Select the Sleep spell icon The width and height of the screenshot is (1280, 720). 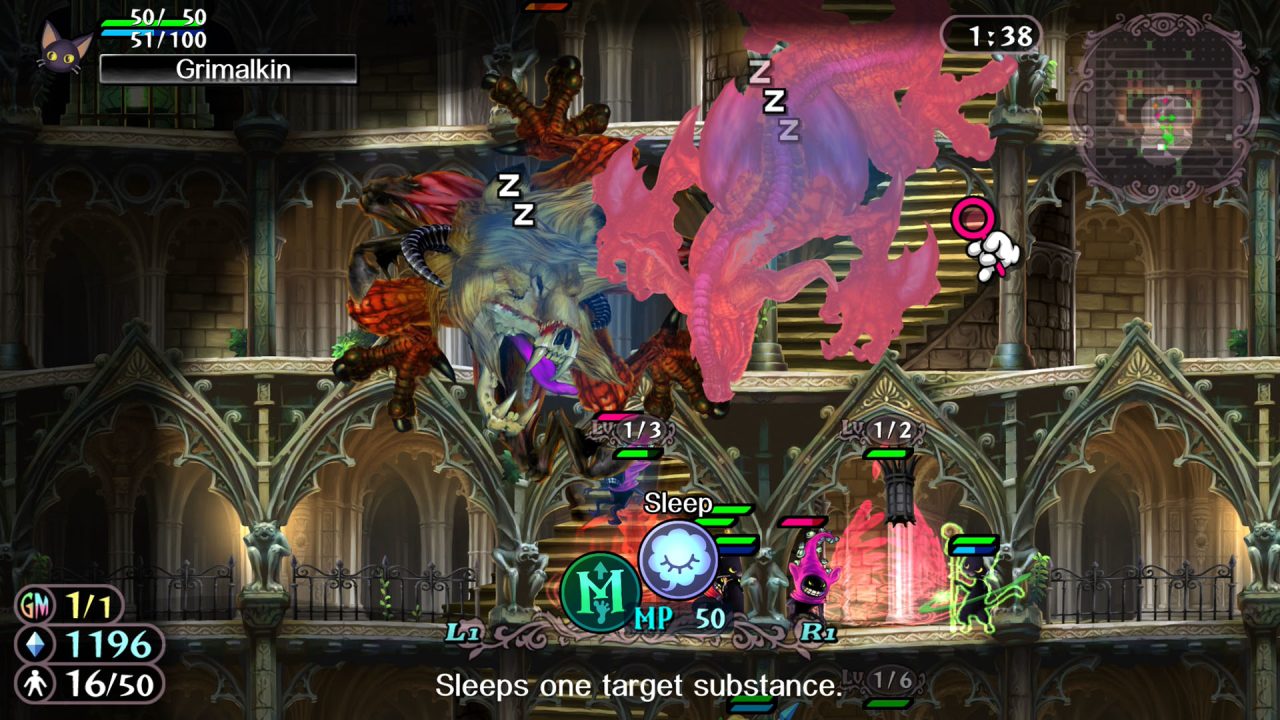click(x=678, y=560)
